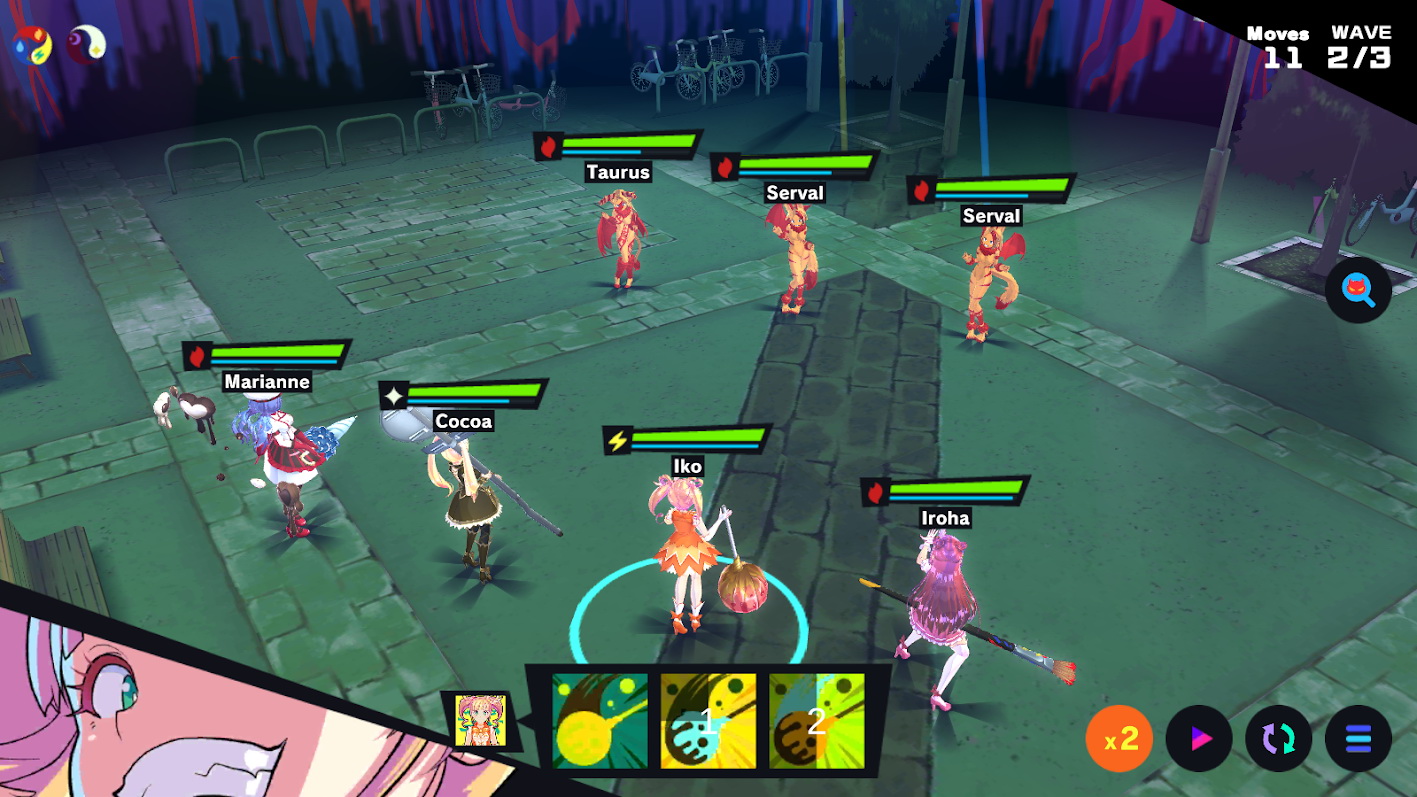Open the red-blue-yellow element chart icon
Image resolution: width=1417 pixels, height=797 pixels.
(x=31, y=44)
